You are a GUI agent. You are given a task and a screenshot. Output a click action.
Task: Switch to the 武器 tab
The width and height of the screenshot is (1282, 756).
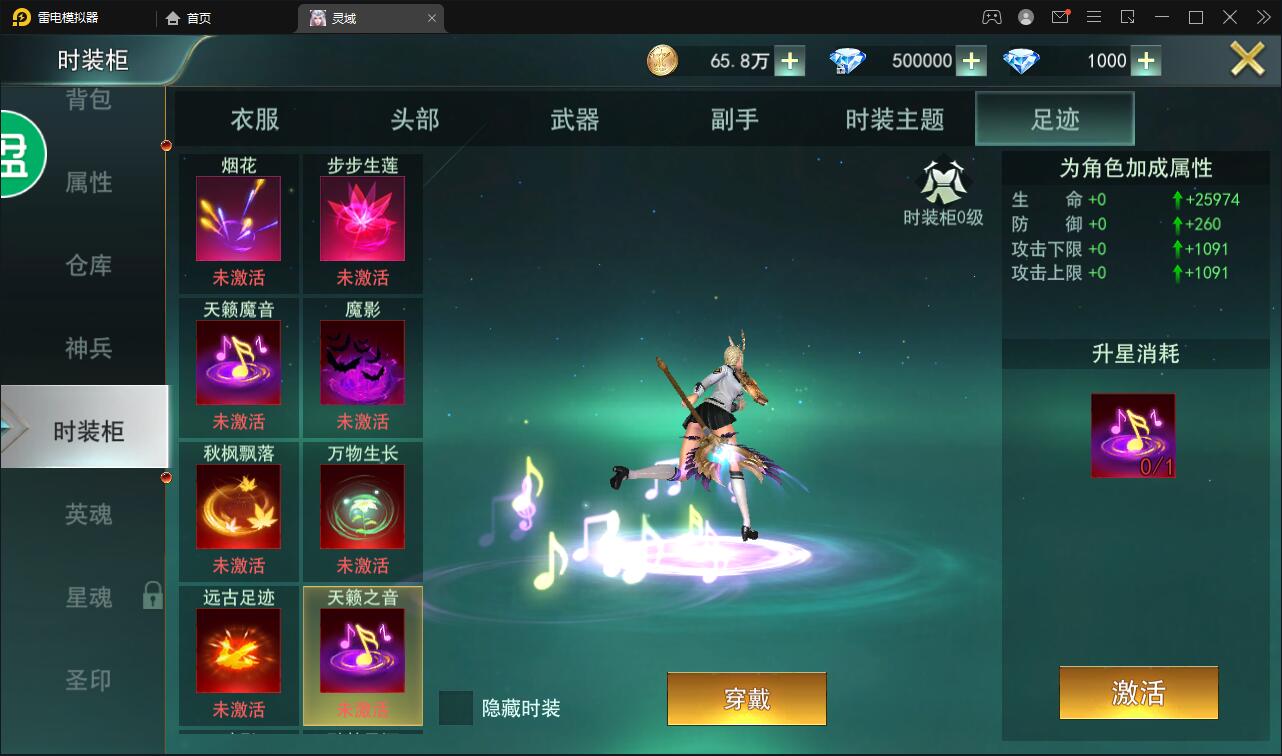(x=574, y=118)
